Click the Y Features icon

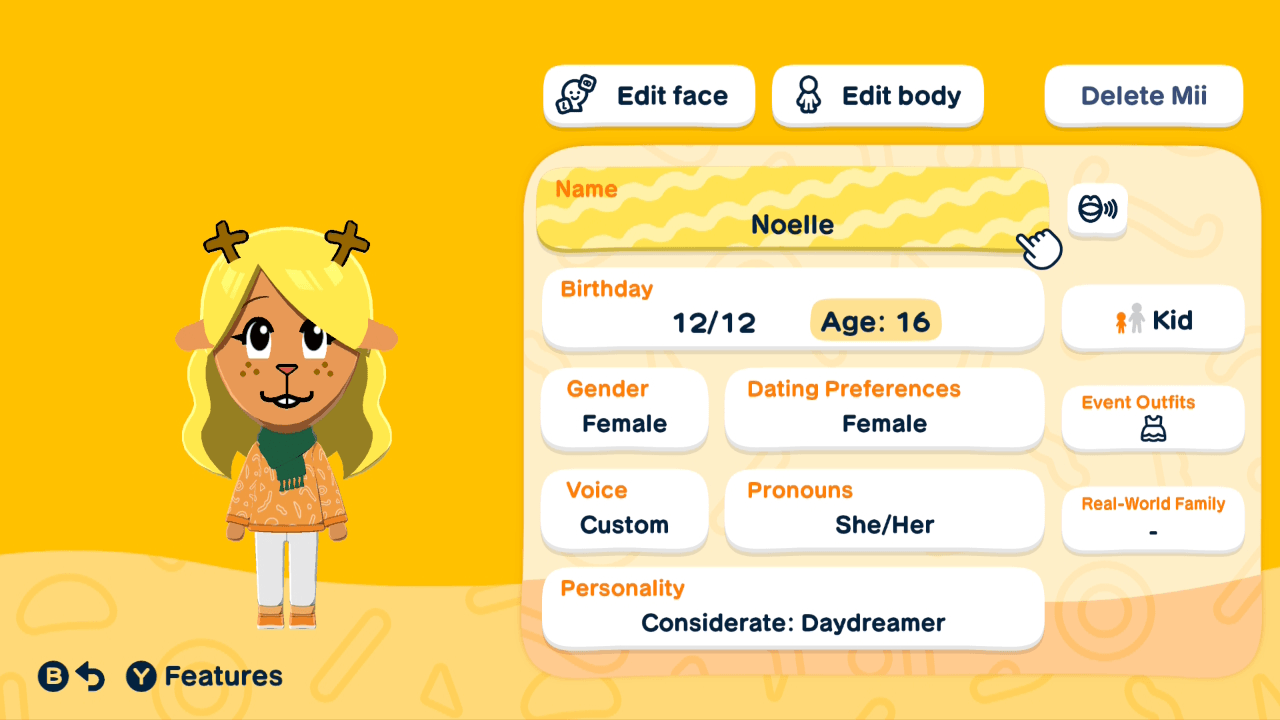click(x=143, y=676)
